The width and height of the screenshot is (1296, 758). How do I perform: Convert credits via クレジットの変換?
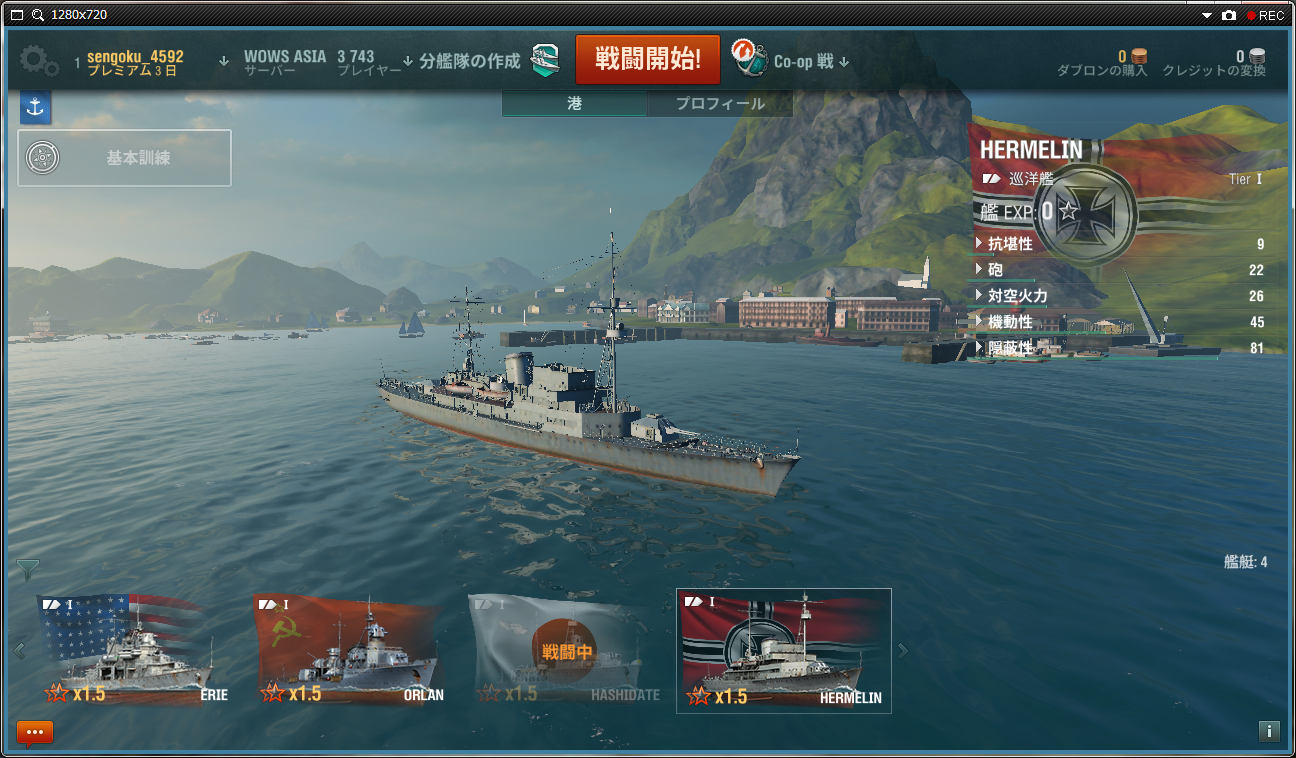tap(1214, 64)
